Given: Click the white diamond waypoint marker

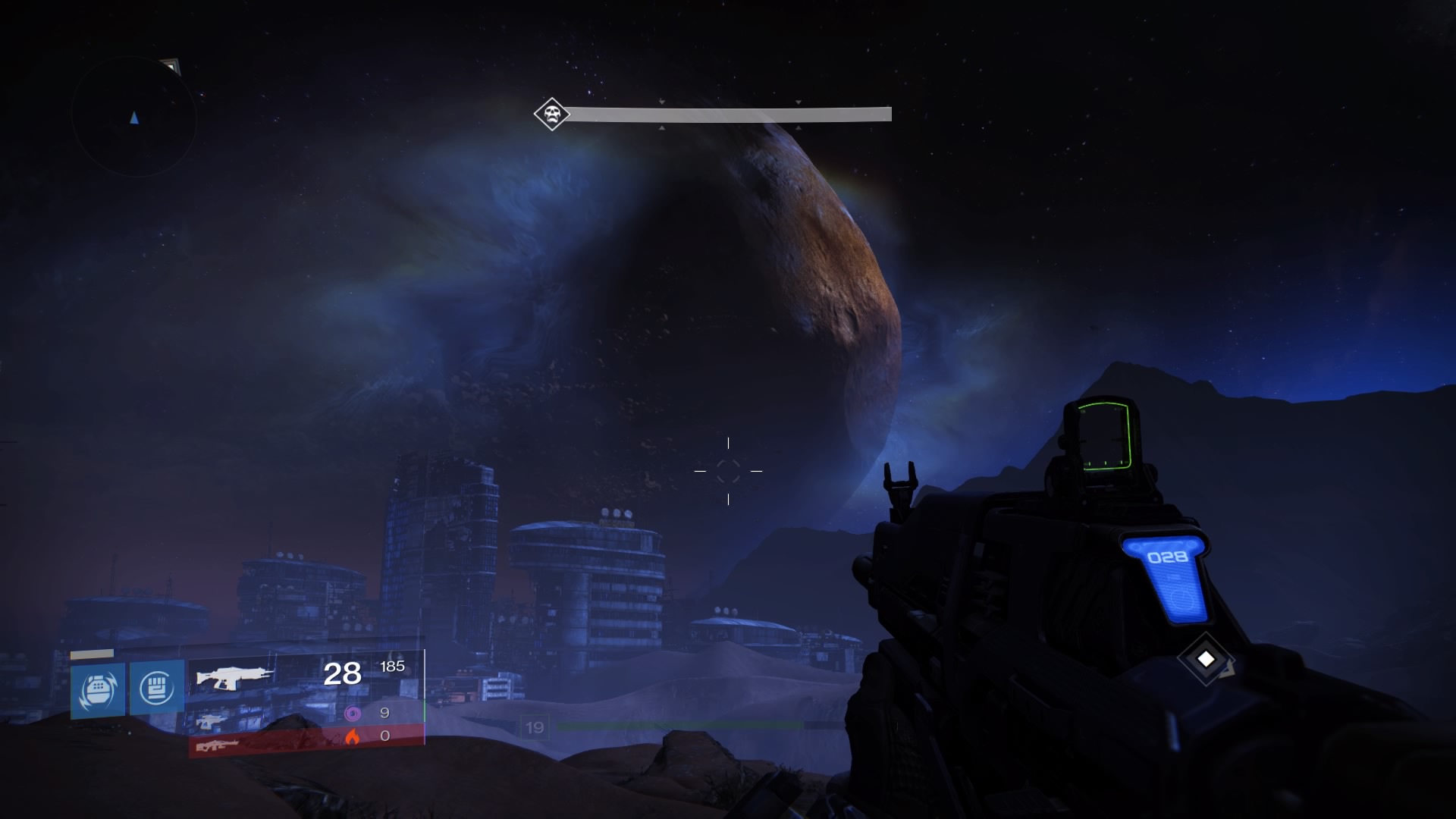Looking at the screenshot, I should (x=1206, y=659).
